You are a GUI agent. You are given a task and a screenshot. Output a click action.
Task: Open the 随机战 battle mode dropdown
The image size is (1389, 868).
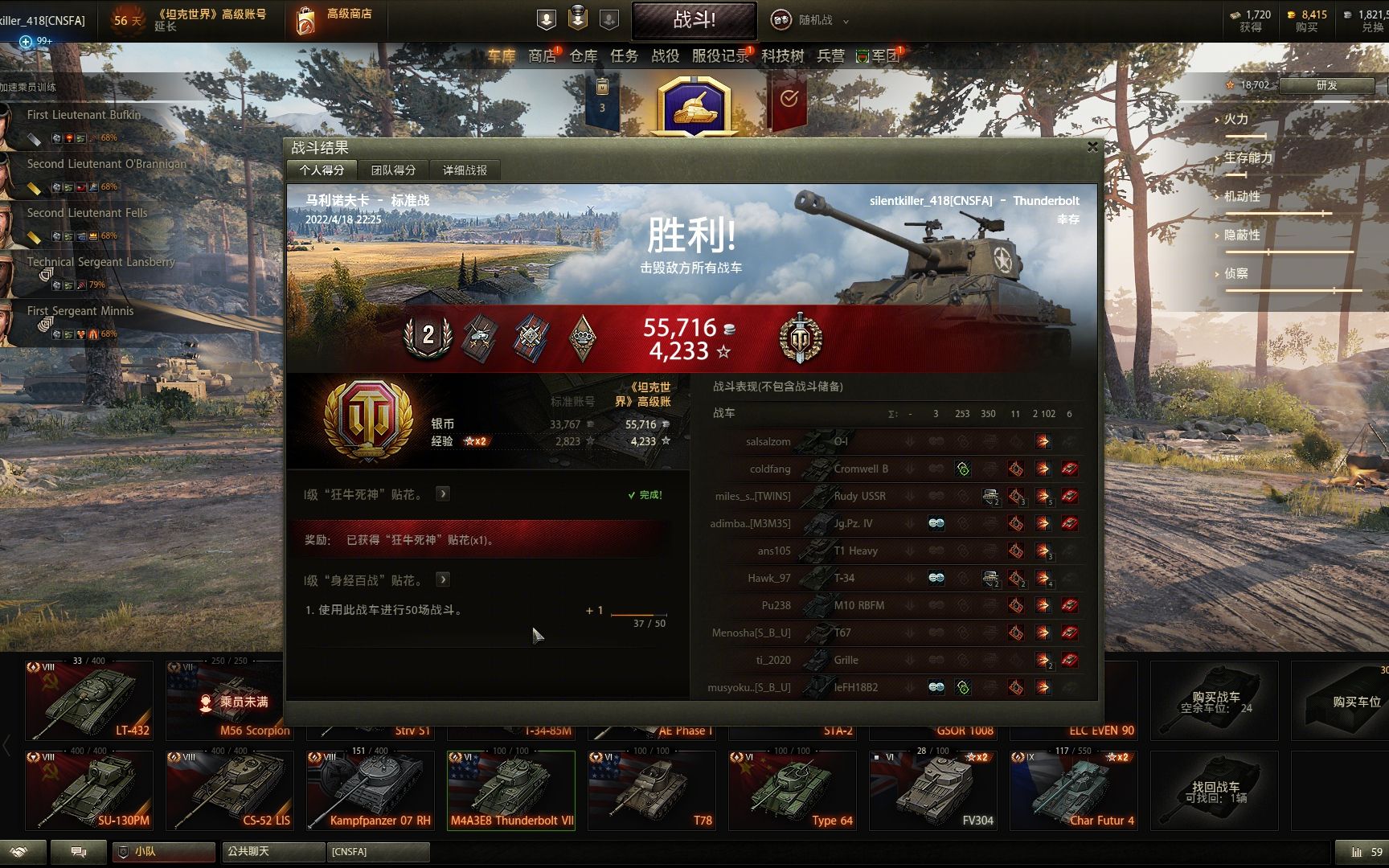coord(810,20)
